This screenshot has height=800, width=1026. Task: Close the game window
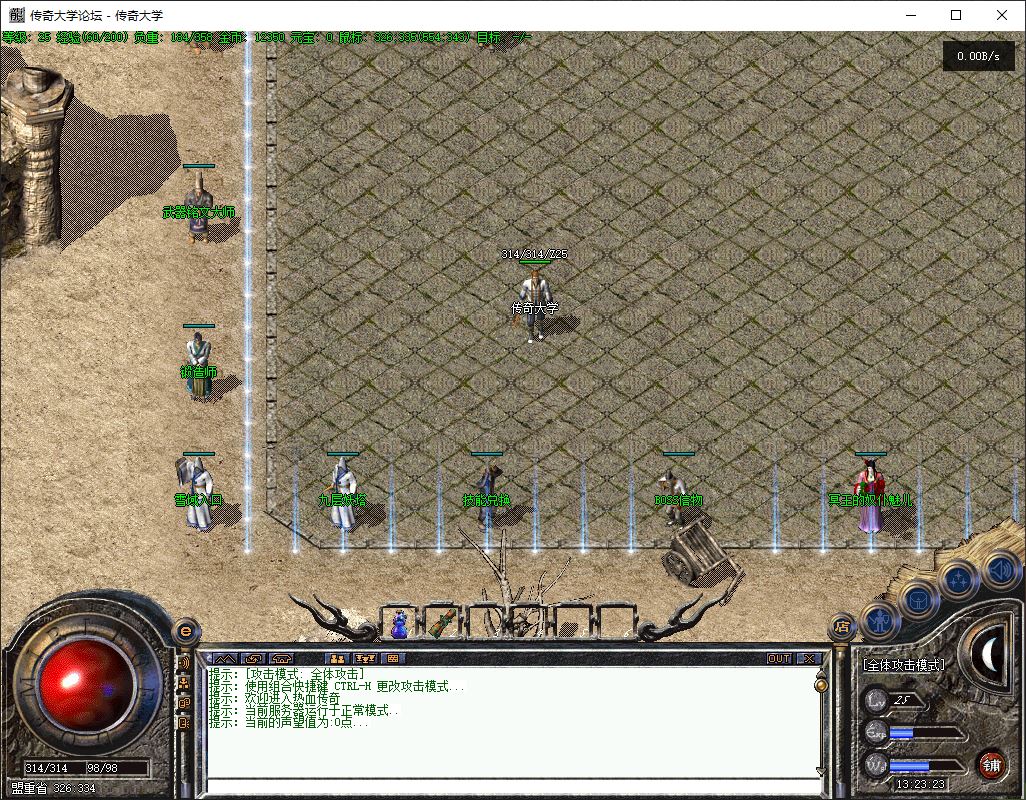pyautogui.click(x=1002, y=15)
